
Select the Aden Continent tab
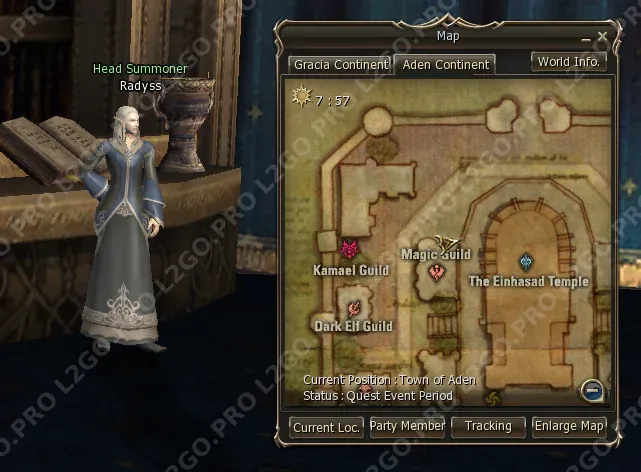point(445,64)
